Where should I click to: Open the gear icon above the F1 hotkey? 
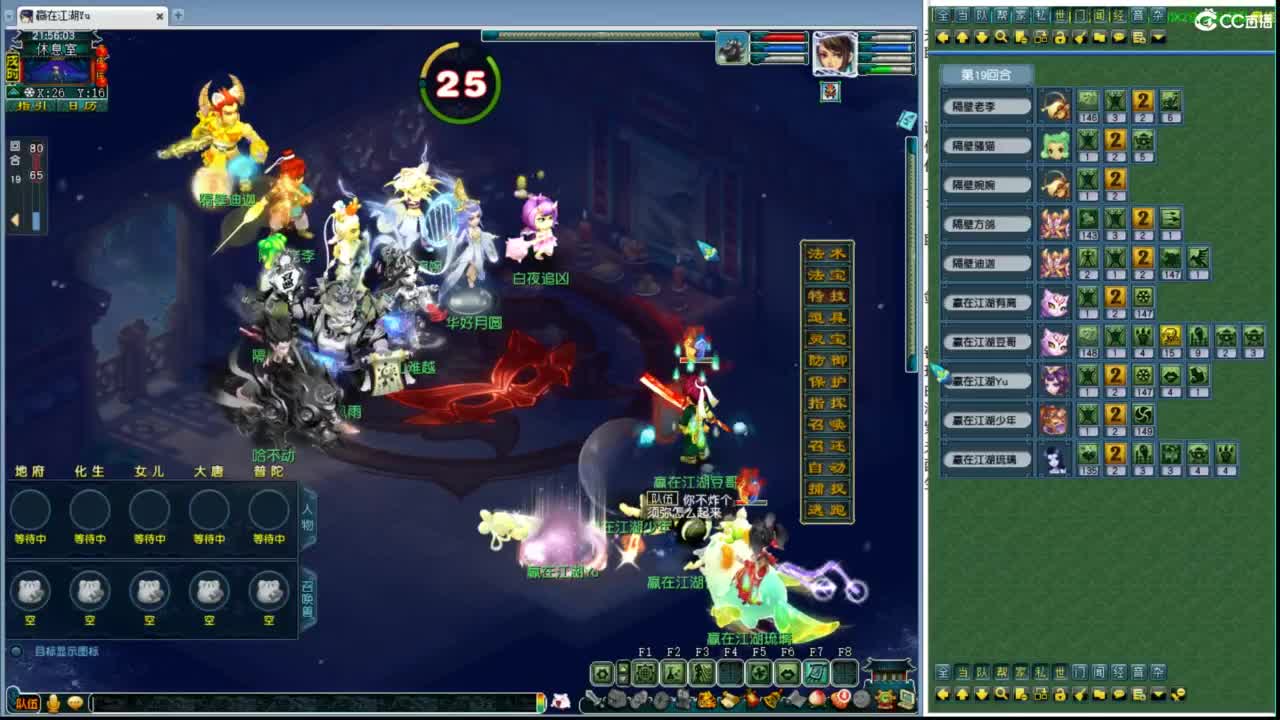click(602, 672)
